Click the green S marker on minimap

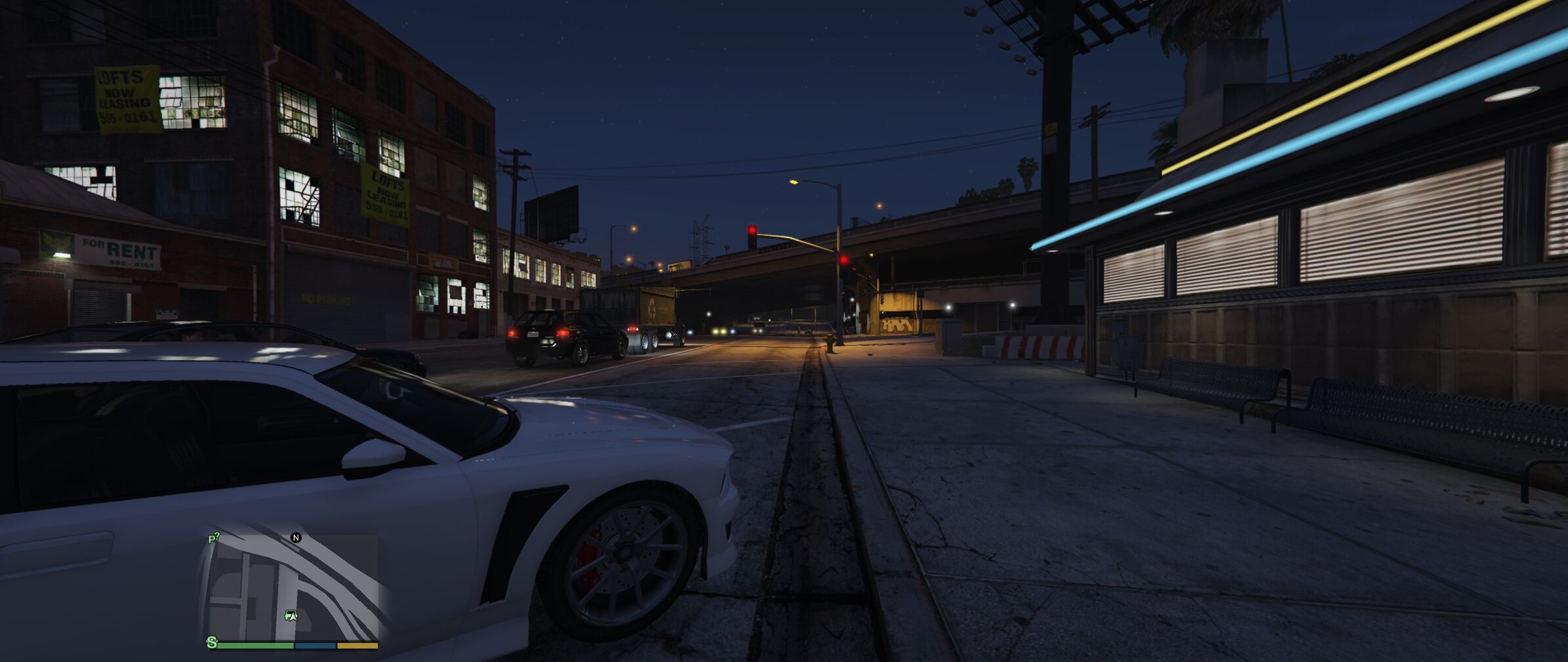(x=212, y=642)
